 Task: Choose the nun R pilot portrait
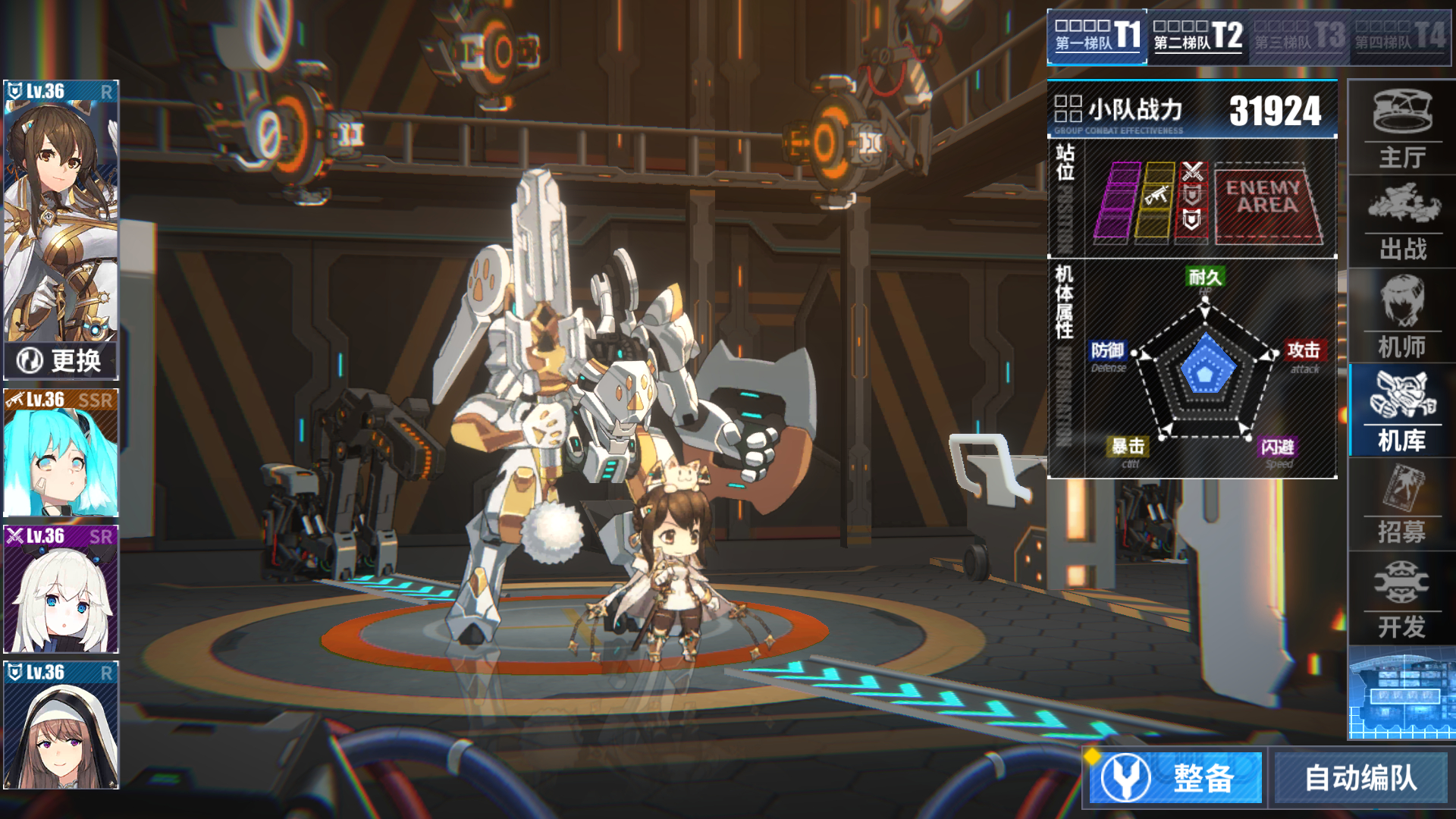[x=61, y=726]
